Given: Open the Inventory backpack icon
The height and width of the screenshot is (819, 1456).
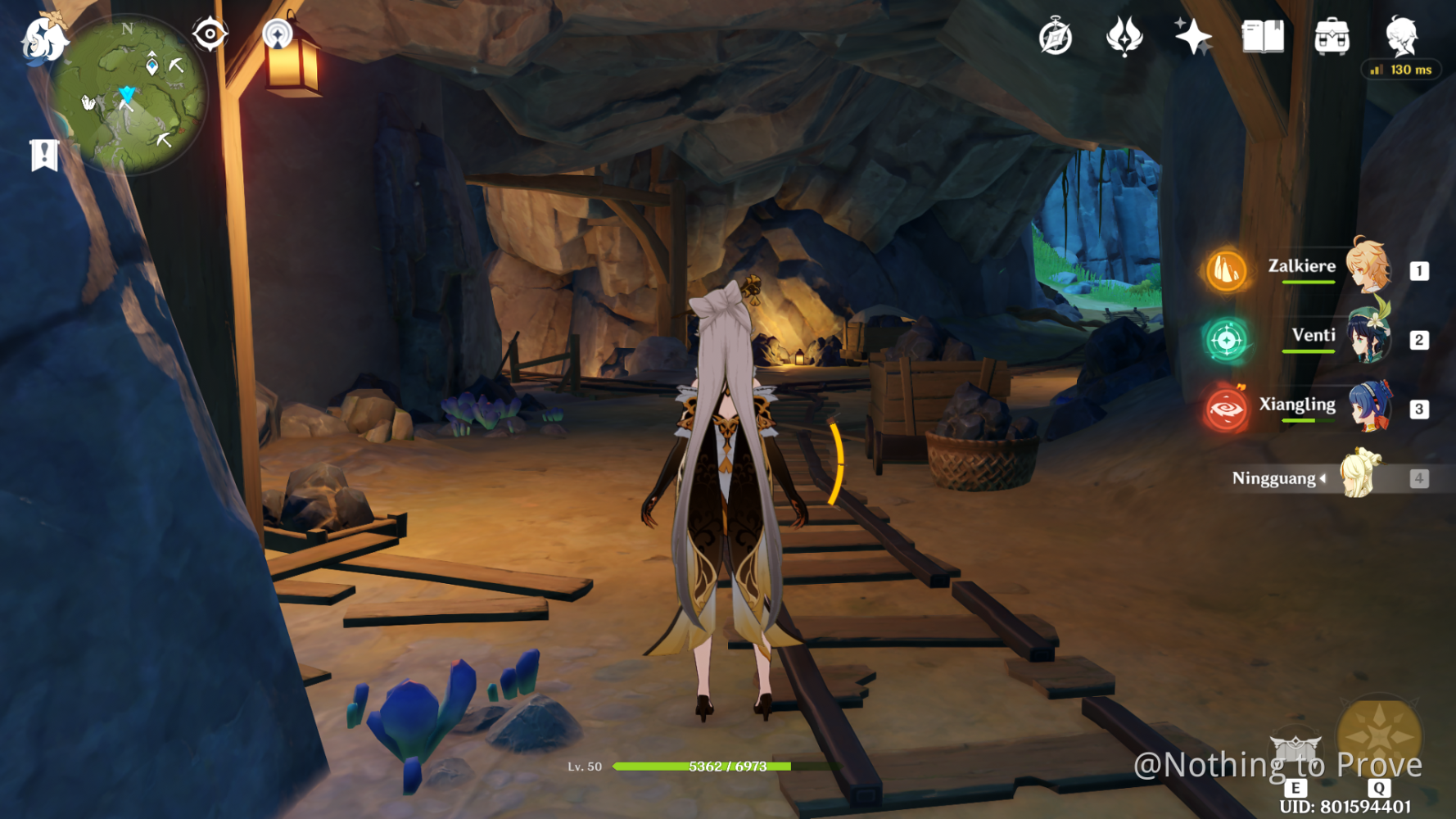Looking at the screenshot, I should pyautogui.click(x=1332, y=34).
